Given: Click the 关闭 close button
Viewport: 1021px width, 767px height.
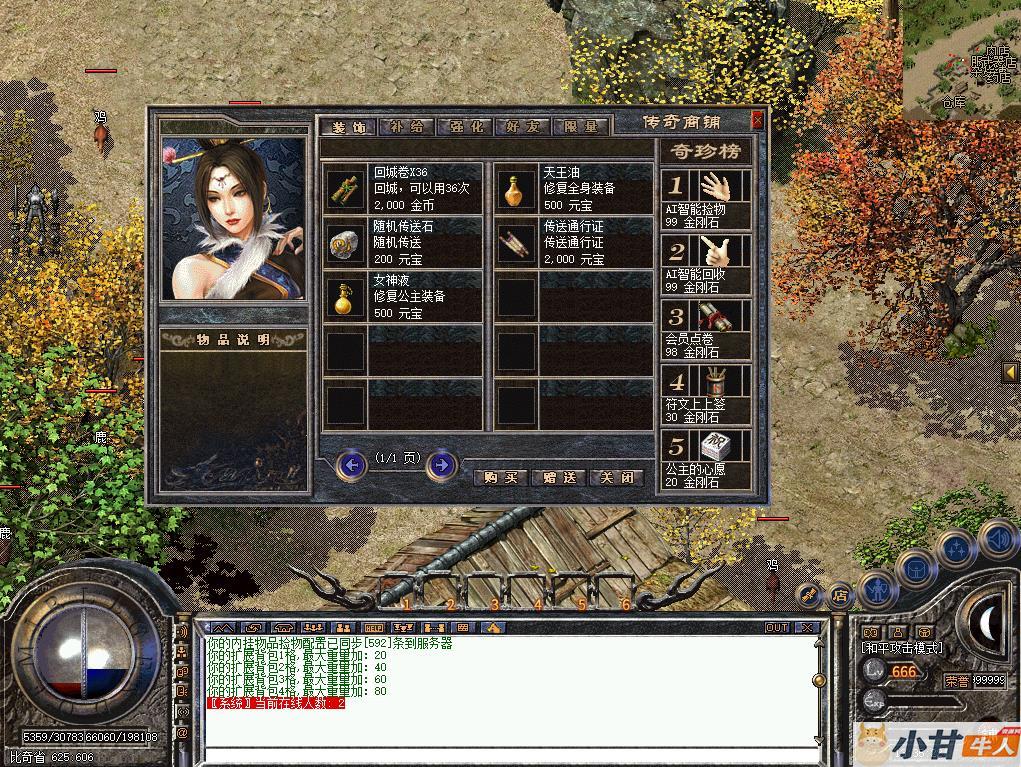Looking at the screenshot, I should pos(616,478).
